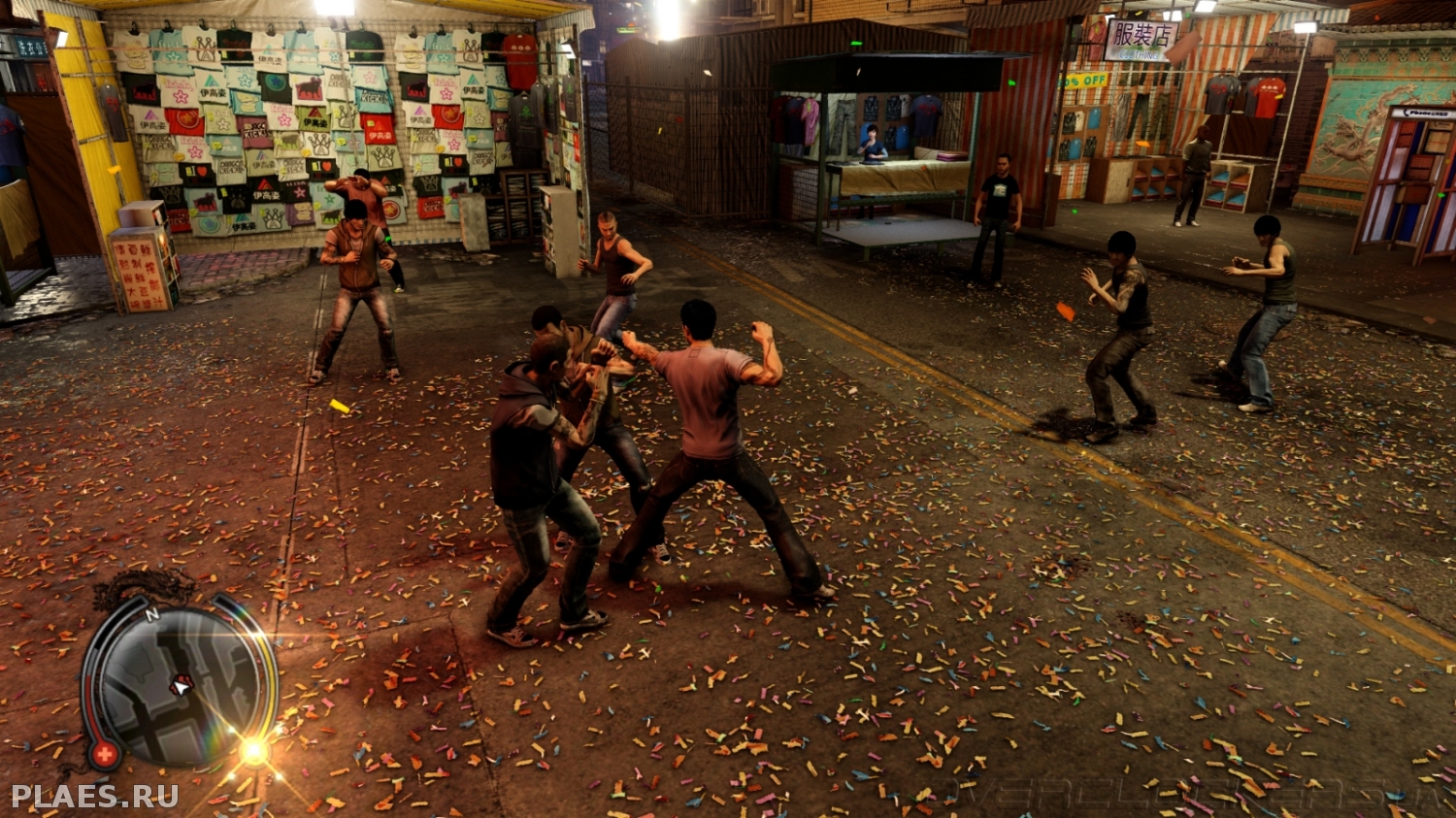This screenshot has width=1456, height=818.
Task: Select the white player arrow on the minimap
Action: click(x=181, y=684)
